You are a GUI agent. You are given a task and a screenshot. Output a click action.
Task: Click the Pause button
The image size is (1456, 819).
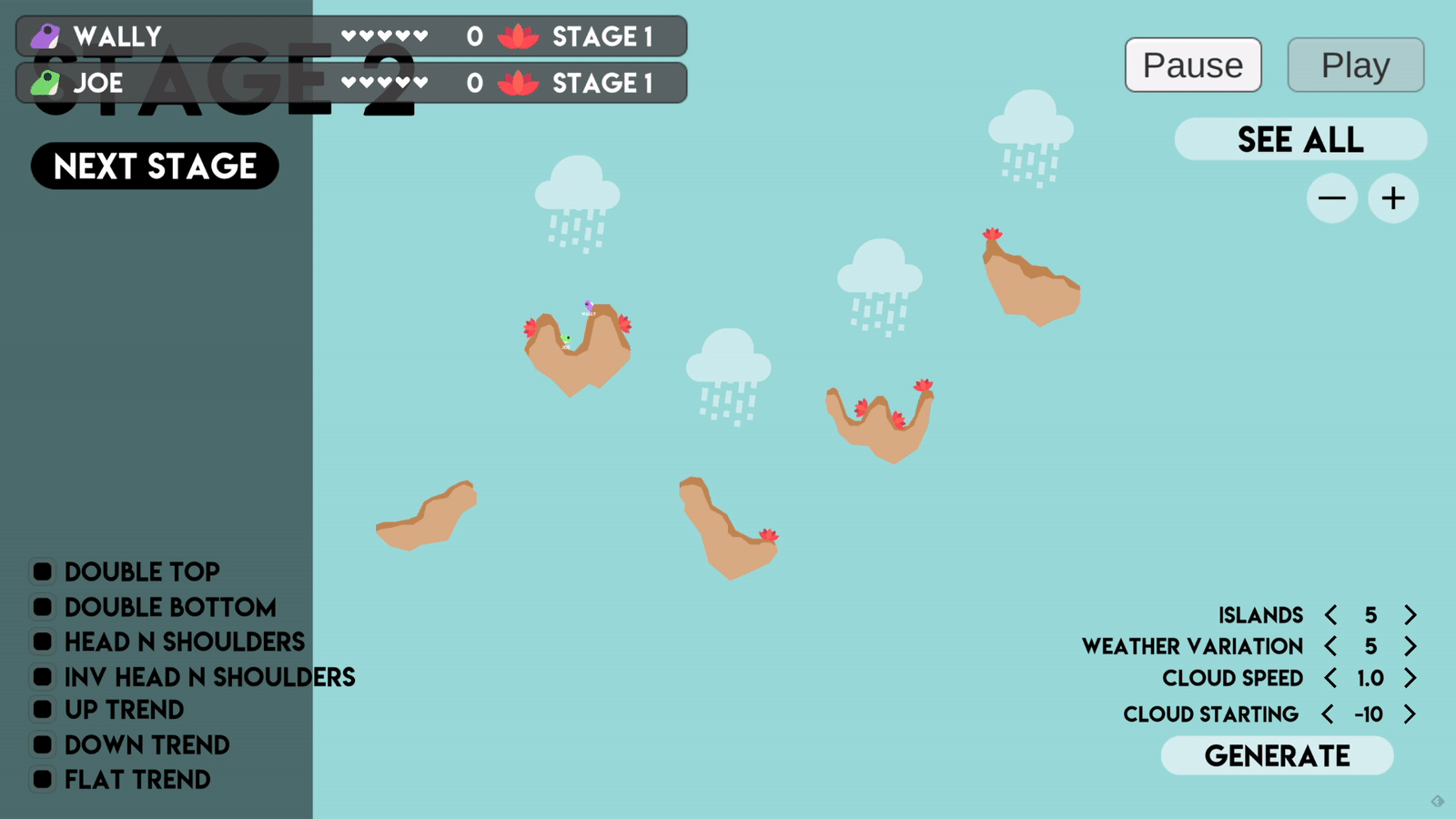click(x=1192, y=65)
